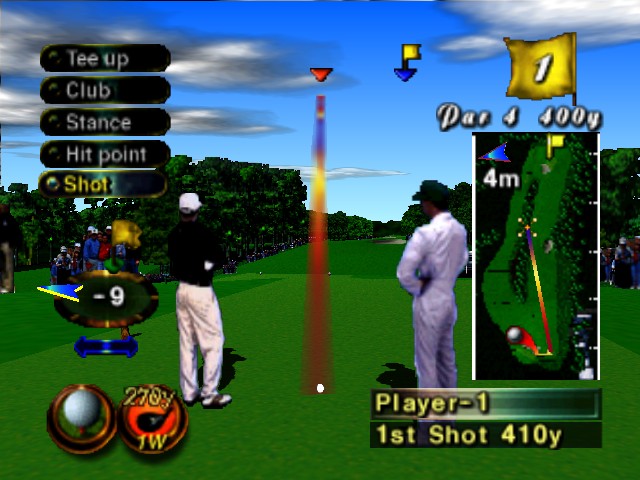Click the hole overview minimap
This screenshot has width=640, height=480.
535,256
